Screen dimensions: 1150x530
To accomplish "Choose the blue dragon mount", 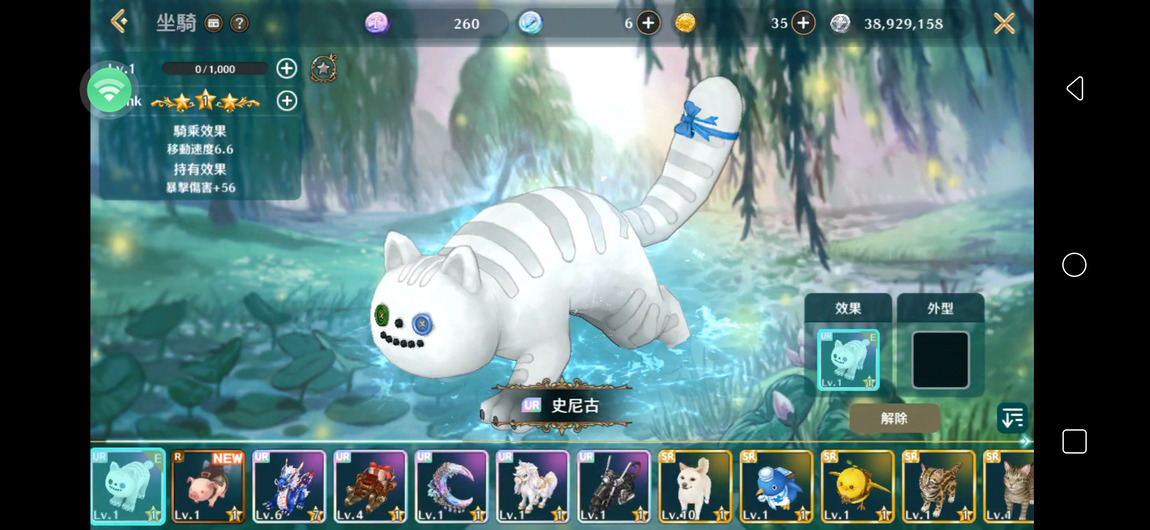I will 290,487.
